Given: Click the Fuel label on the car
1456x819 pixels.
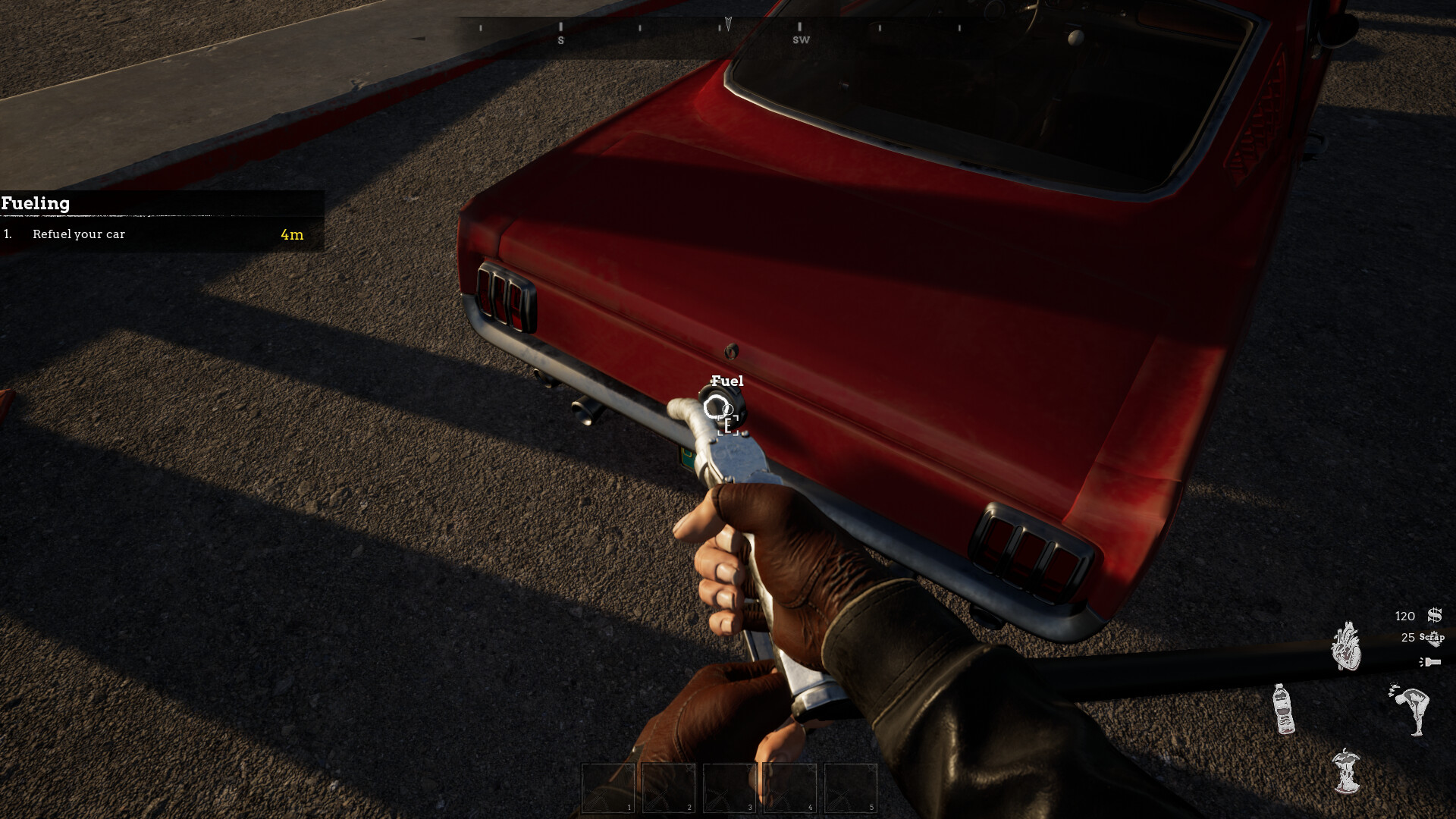Looking at the screenshot, I should (726, 381).
